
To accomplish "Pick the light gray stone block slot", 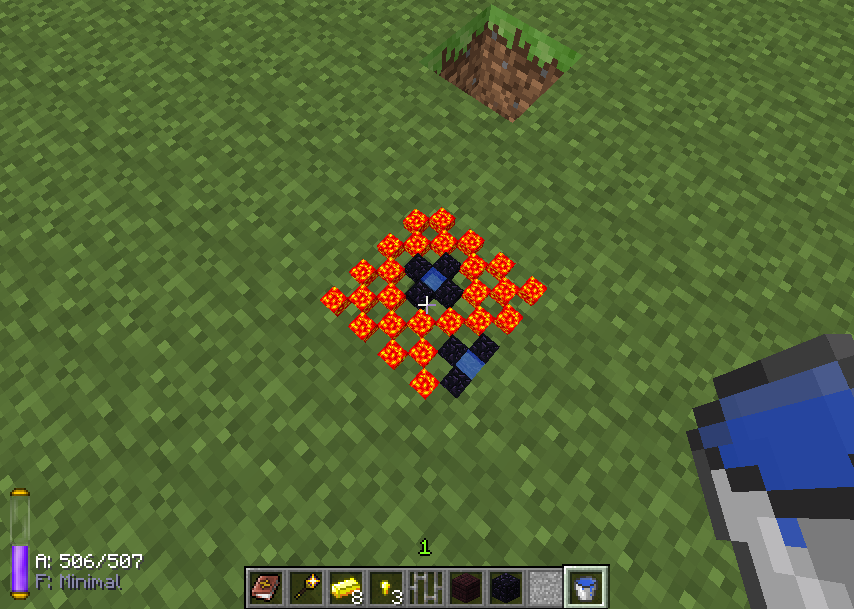I will coord(546,587).
